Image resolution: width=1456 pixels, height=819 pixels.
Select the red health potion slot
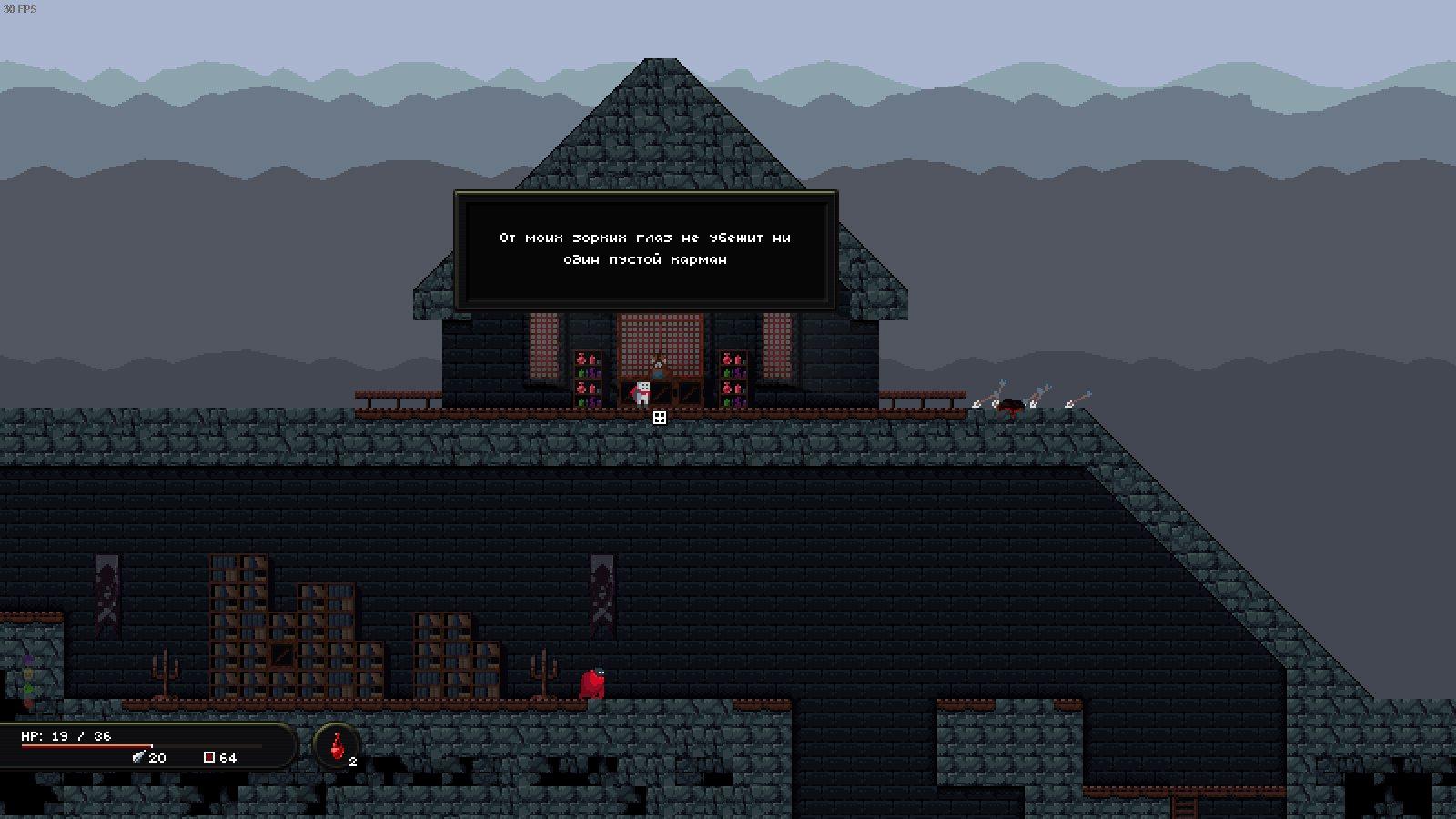click(x=338, y=746)
